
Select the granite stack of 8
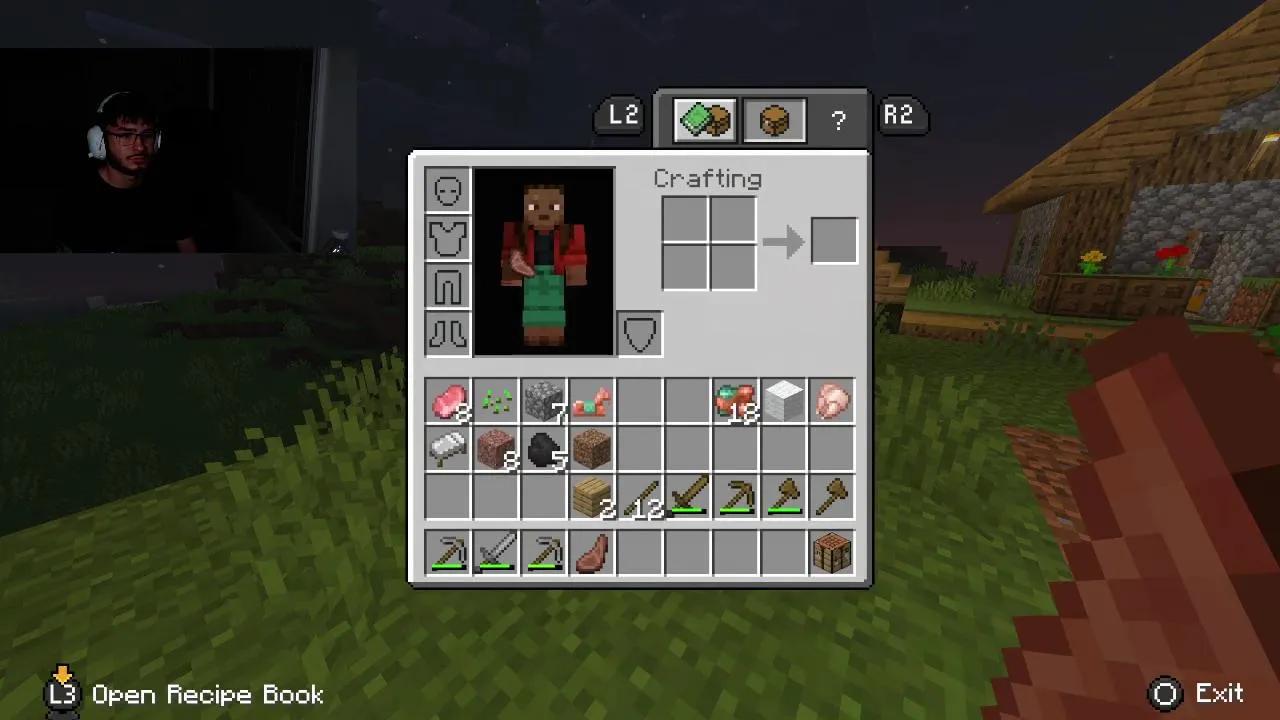pos(496,448)
